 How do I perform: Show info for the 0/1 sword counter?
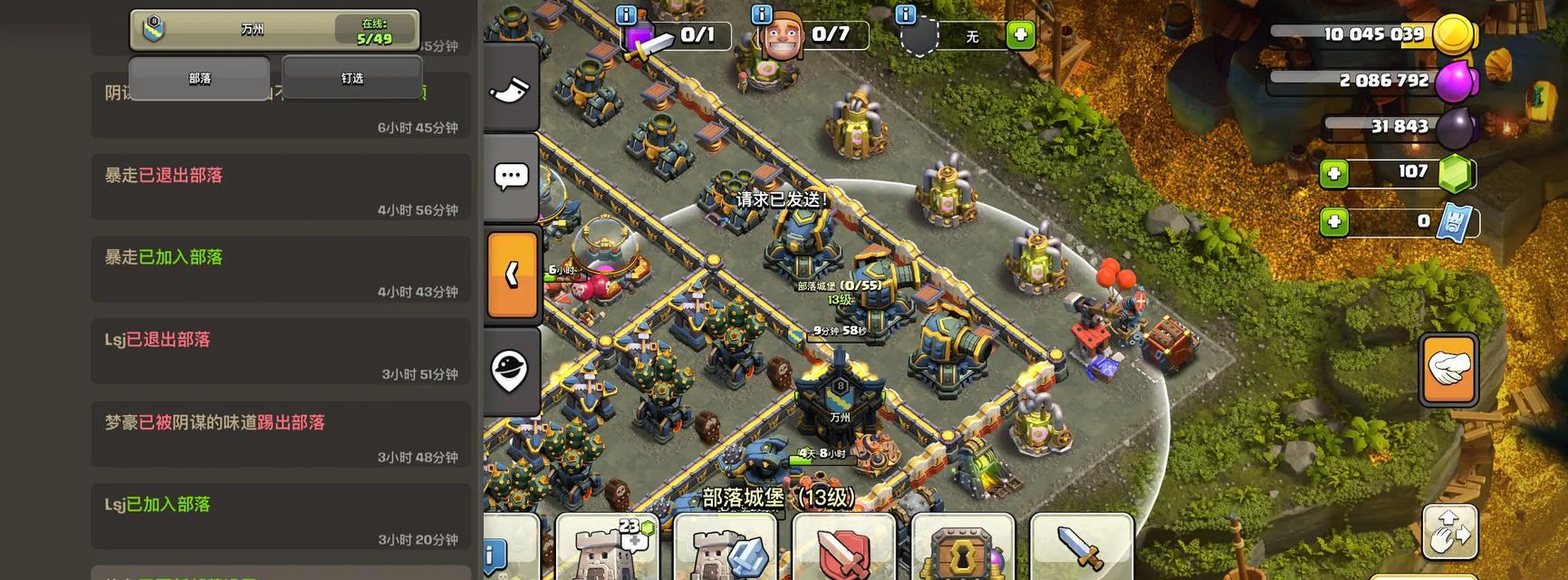(x=626, y=14)
